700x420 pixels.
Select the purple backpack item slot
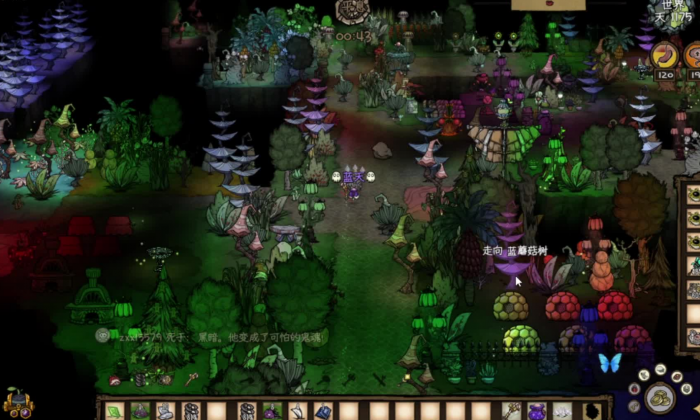(x=537, y=410)
